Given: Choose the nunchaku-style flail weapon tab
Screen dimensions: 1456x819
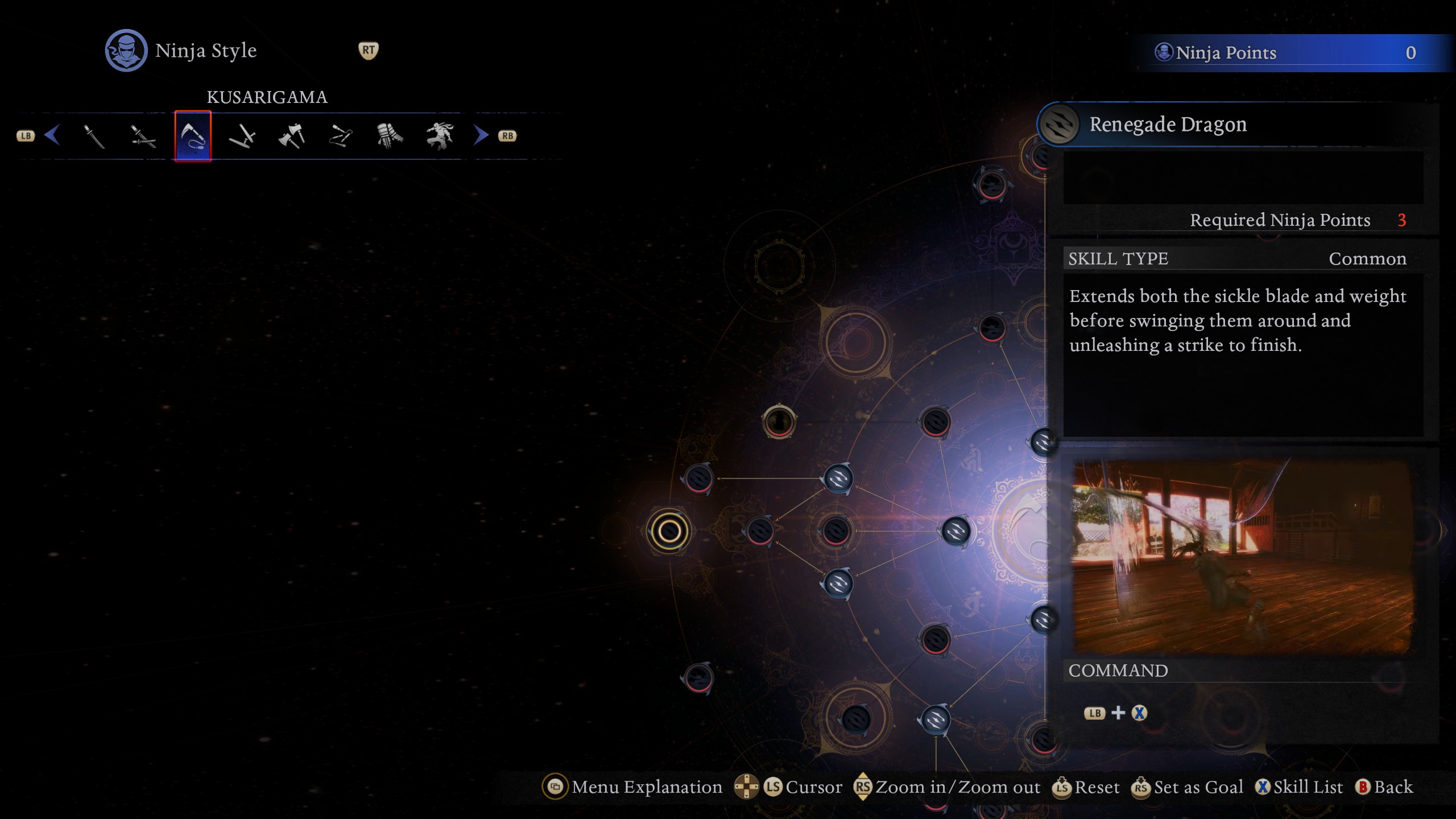Looking at the screenshot, I should [341, 136].
